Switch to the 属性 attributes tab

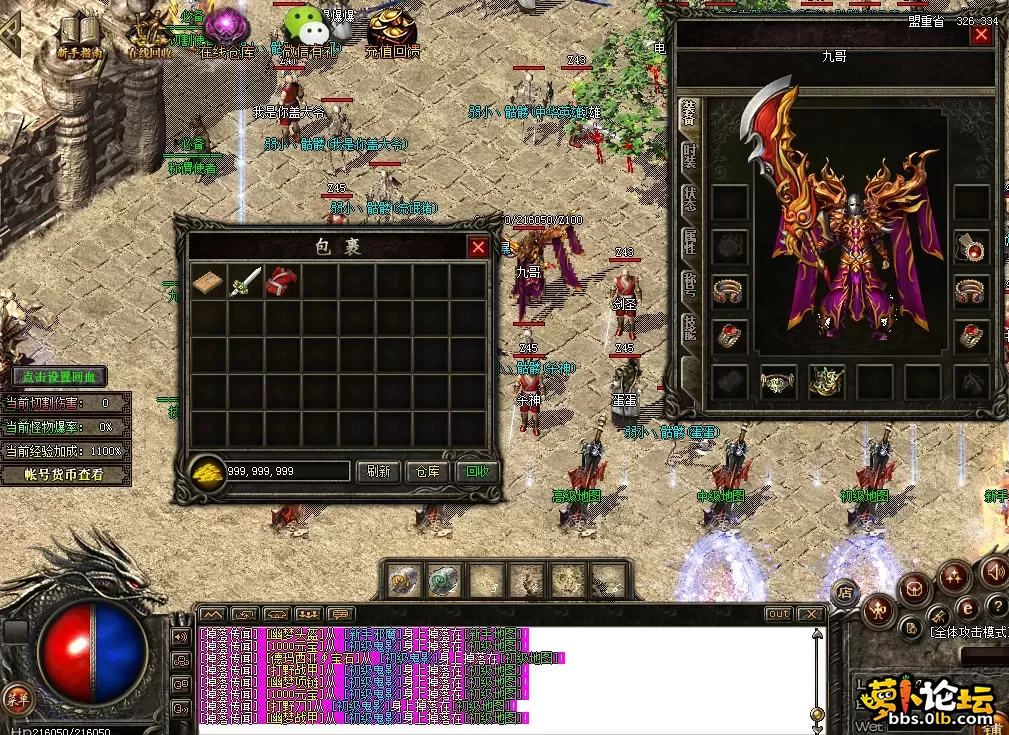pos(690,242)
